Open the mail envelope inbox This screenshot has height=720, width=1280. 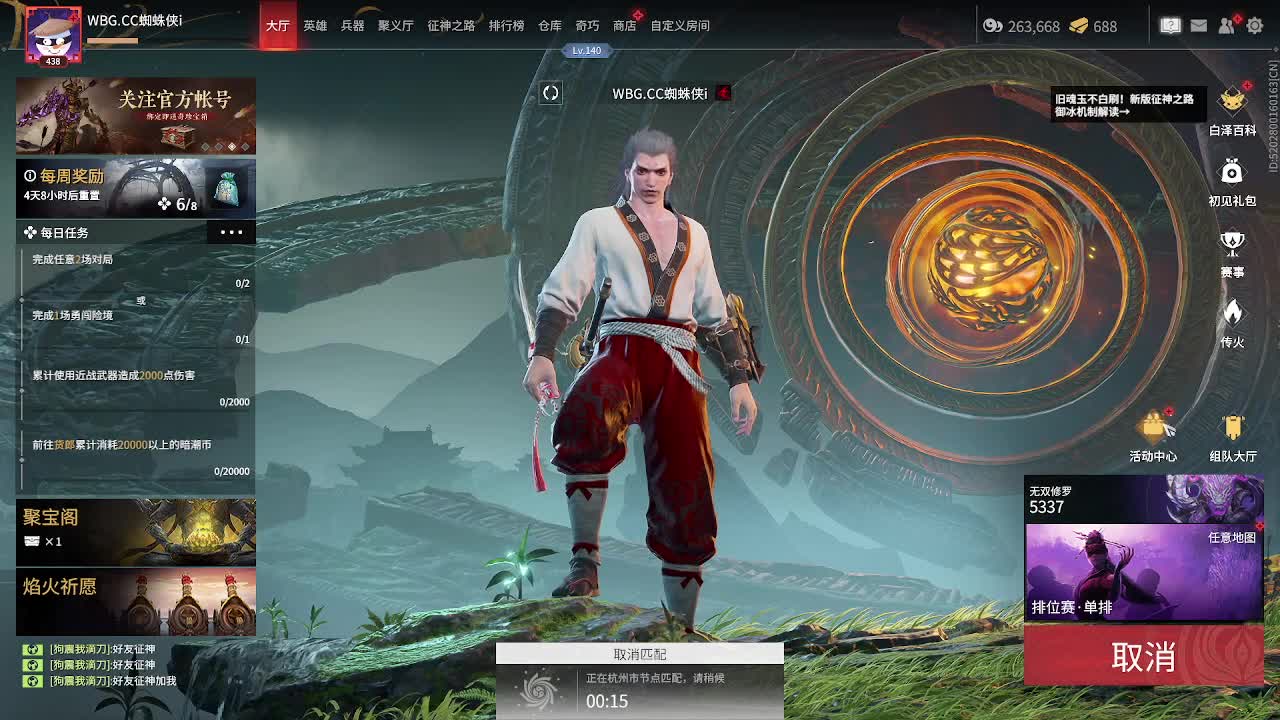coord(1199,25)
